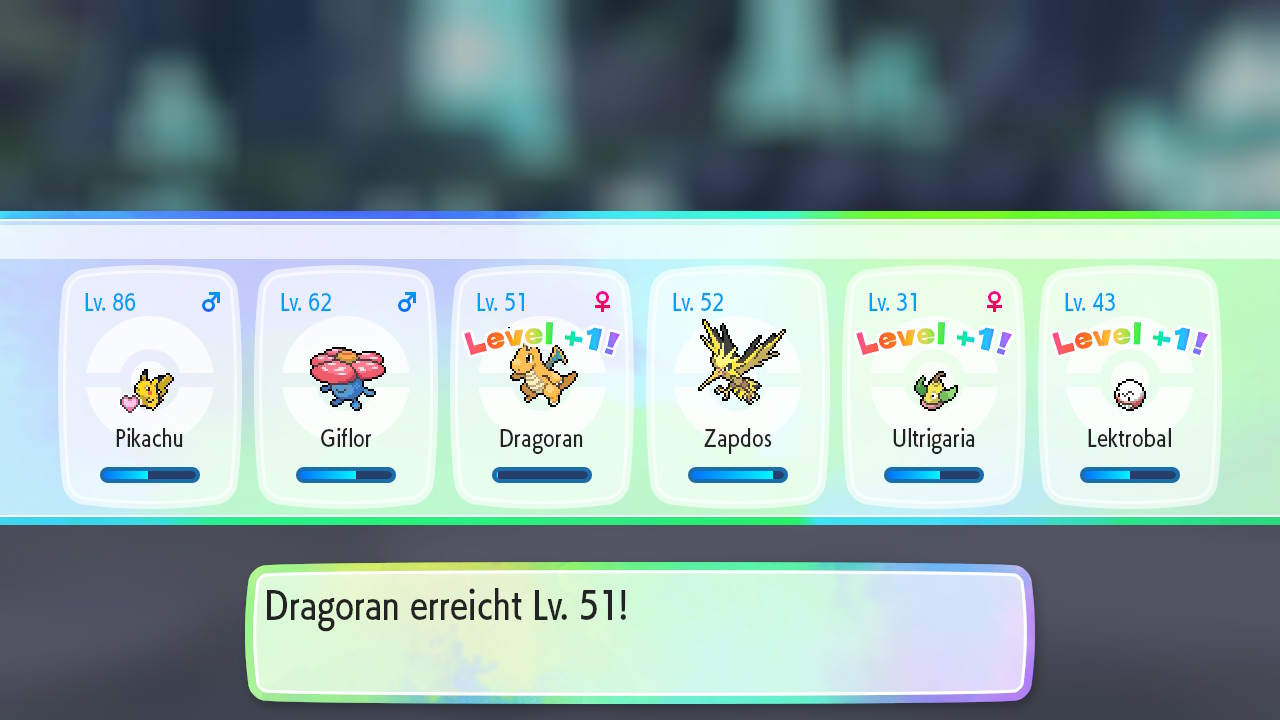Click the Level +1 badge on Dragoran
The width and height of the screenshot is (1280, 720).
(x=541, y=338)
